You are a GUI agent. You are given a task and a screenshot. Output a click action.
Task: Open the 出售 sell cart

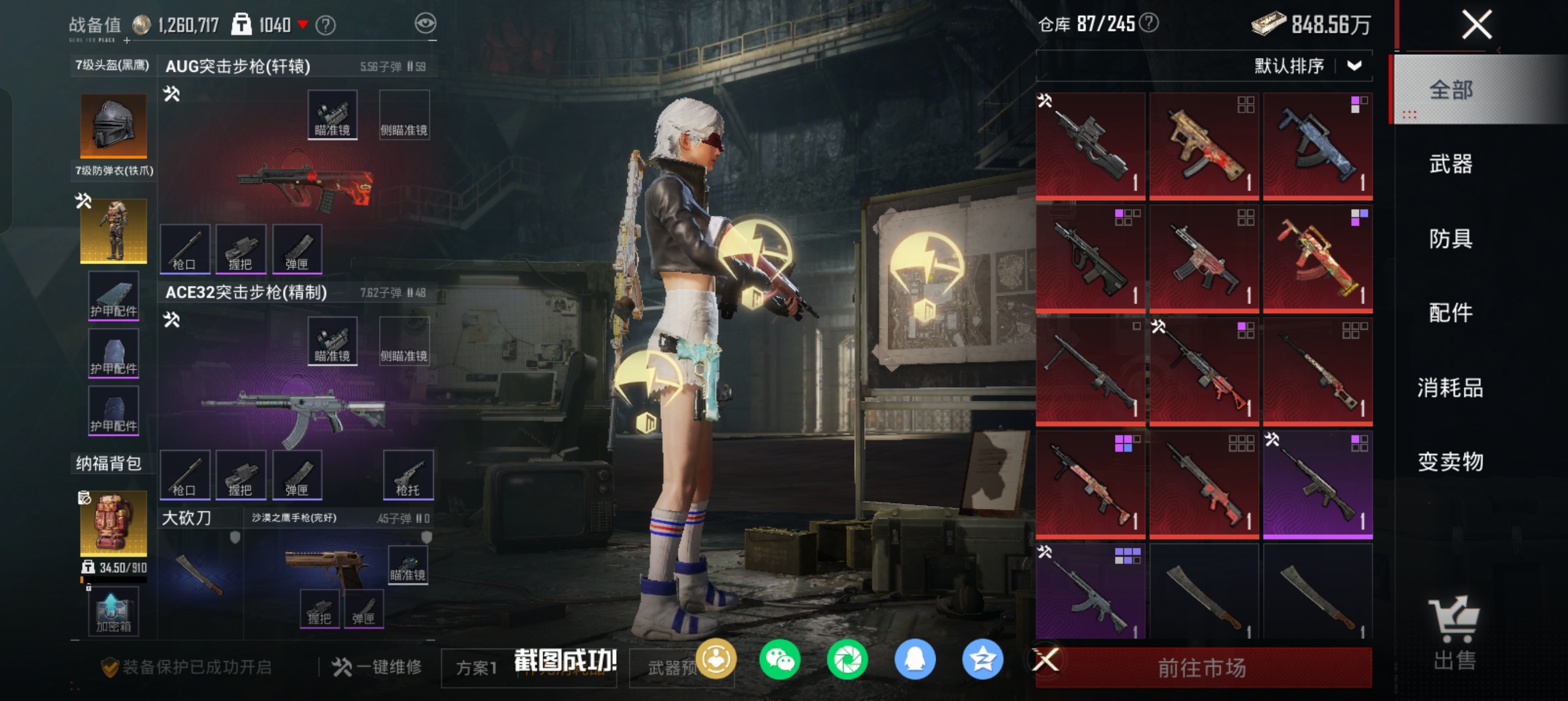pyautogui.click(x=1454, y=633)
